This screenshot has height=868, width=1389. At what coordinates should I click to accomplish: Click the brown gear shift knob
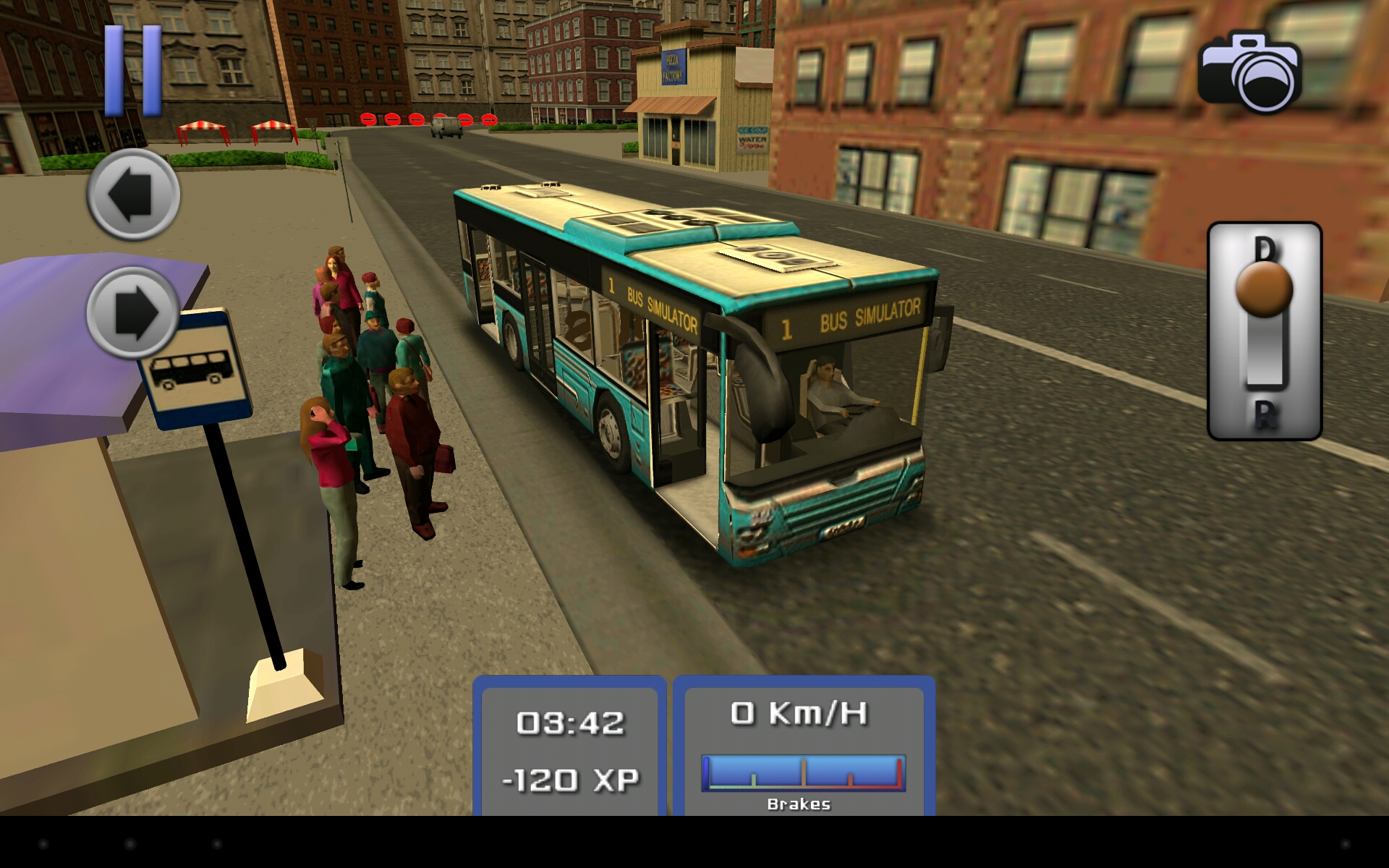coord(1264,289)
